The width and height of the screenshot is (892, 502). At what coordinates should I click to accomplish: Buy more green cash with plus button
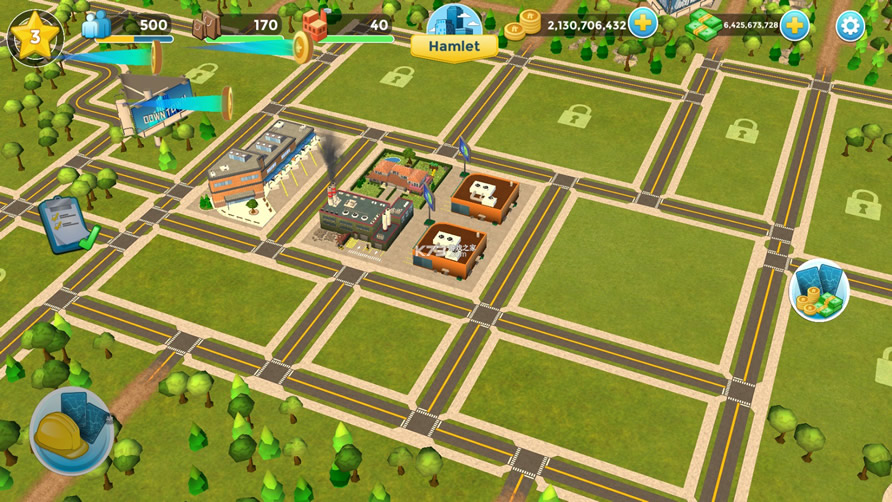pos(794,25)
